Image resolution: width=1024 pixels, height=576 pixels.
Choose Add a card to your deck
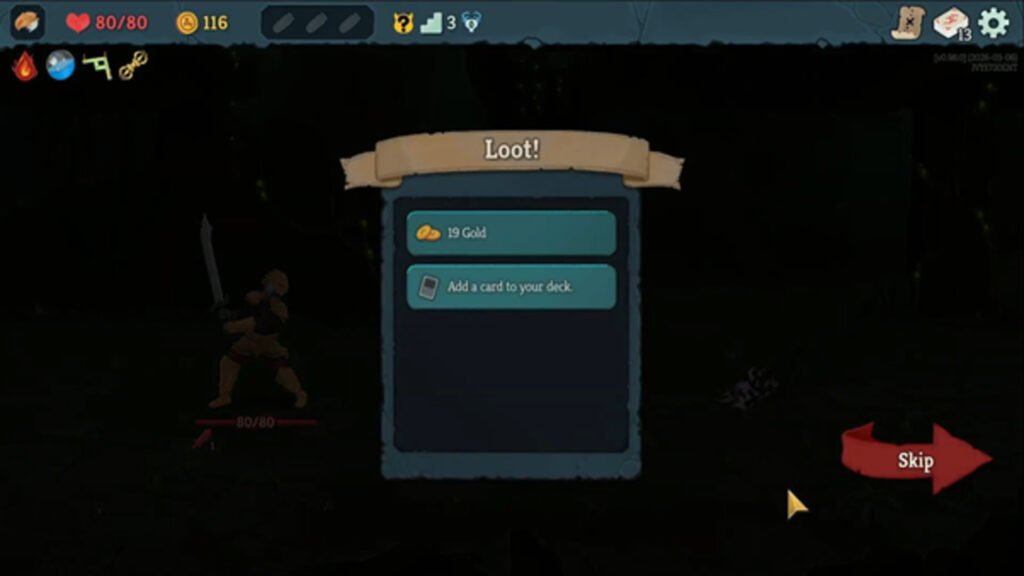[511, 287]
